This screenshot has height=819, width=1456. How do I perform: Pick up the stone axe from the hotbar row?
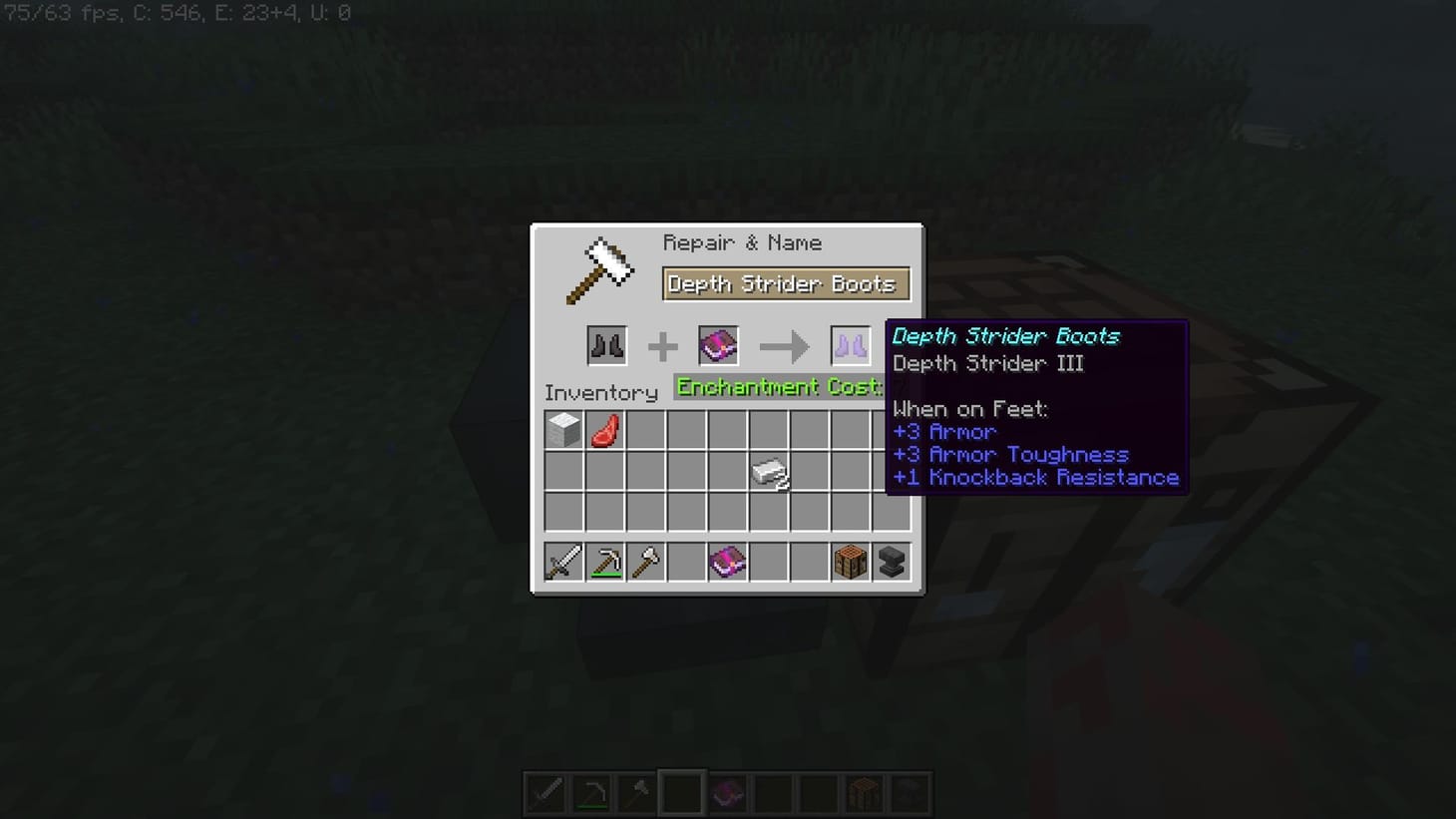[645, 562]
